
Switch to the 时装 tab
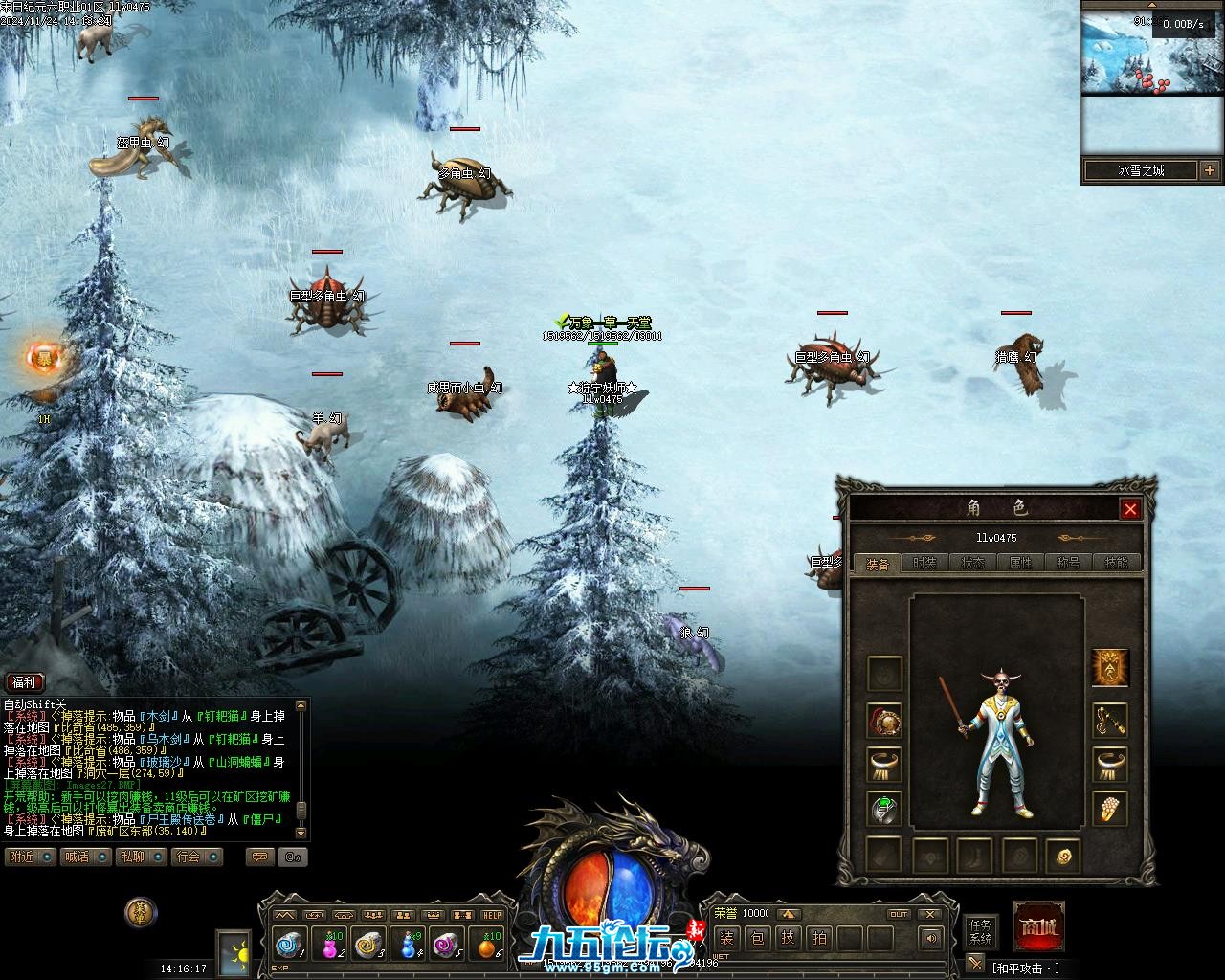(924, 563)
